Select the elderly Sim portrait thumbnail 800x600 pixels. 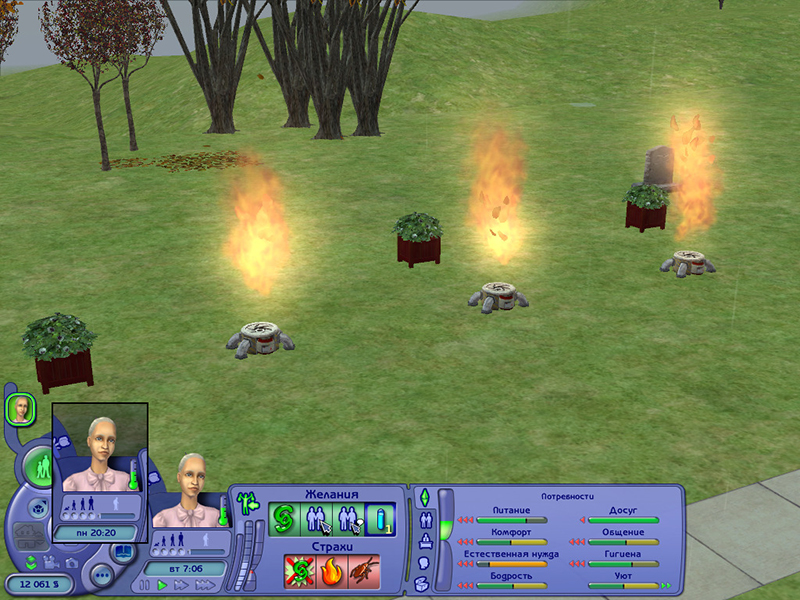[20, 408]
